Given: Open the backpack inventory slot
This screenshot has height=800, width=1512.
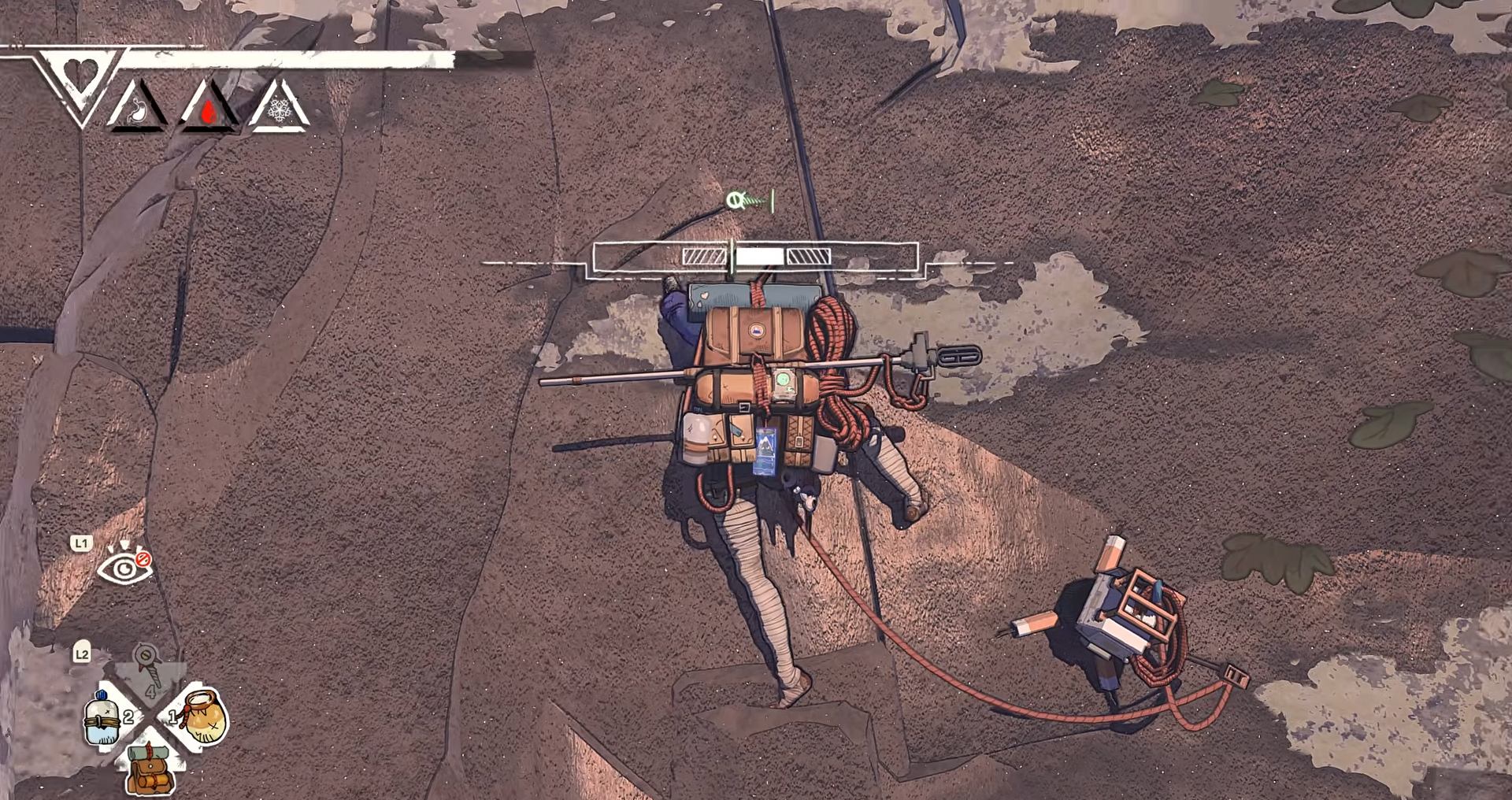Looking at the screenshot, I should 150,770.
